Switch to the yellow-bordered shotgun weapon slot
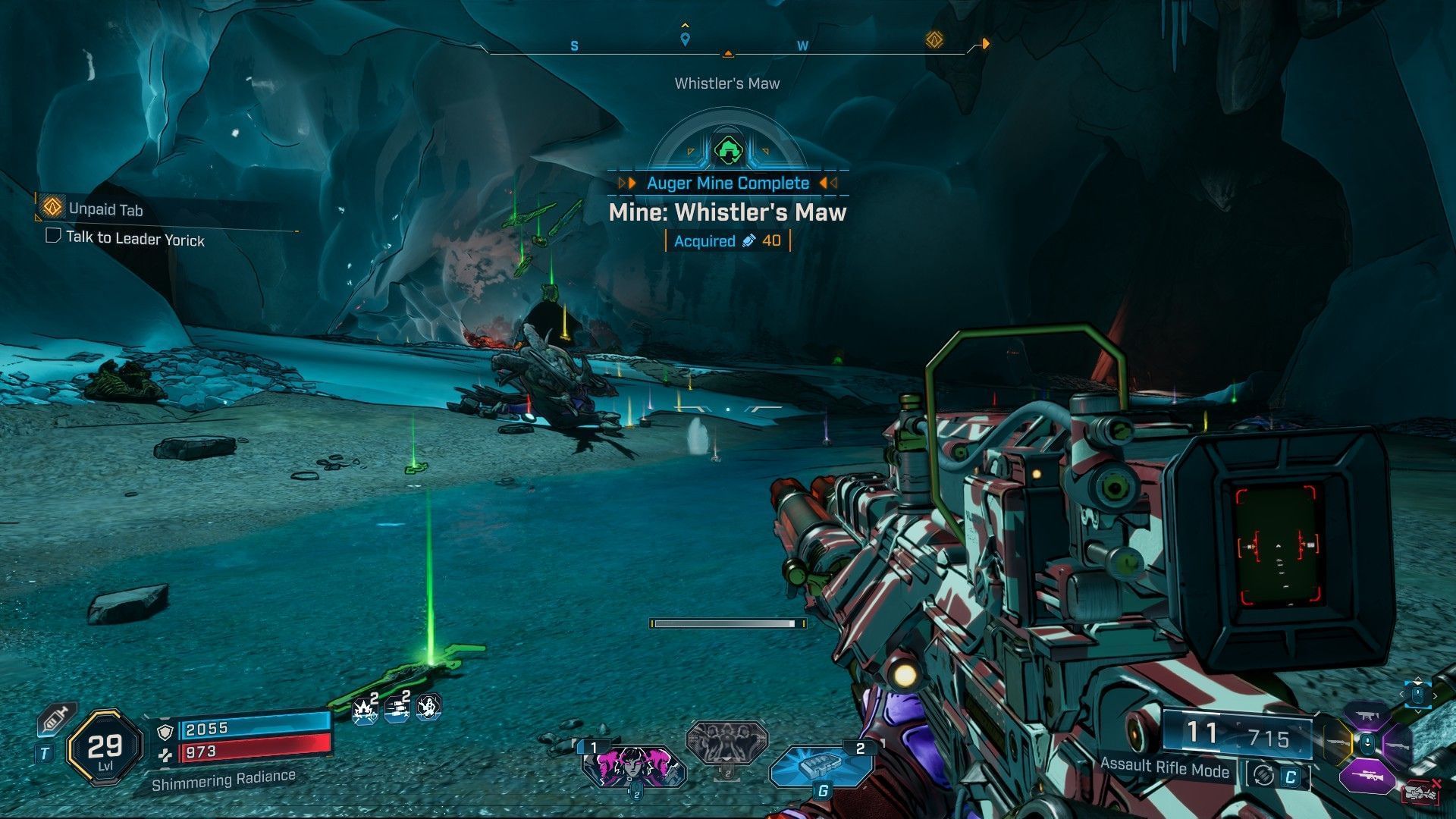Viewport: 1456px width, 819px height. click(x=1338, y=742)
